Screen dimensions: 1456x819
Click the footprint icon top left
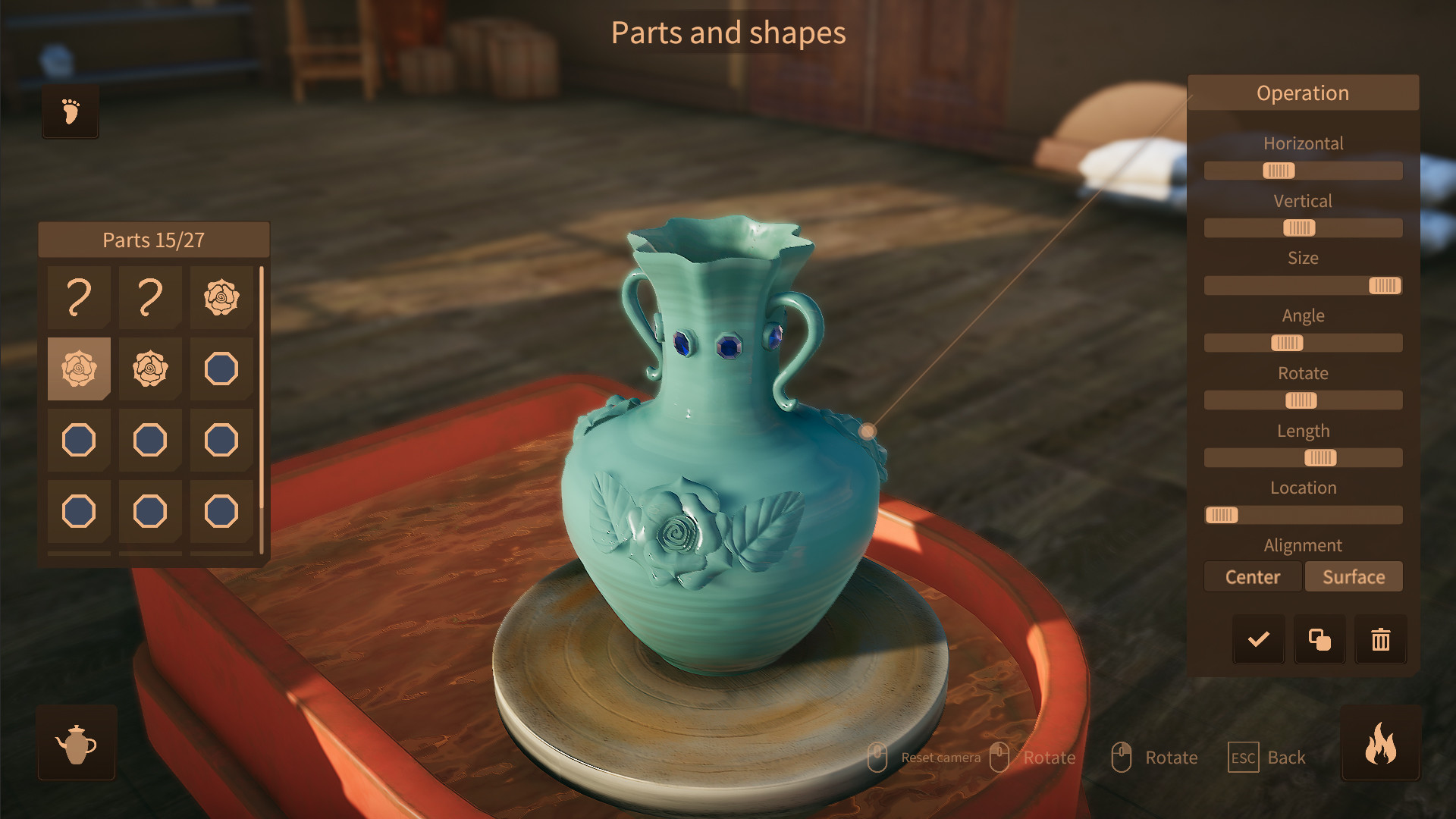click(70, 111)
